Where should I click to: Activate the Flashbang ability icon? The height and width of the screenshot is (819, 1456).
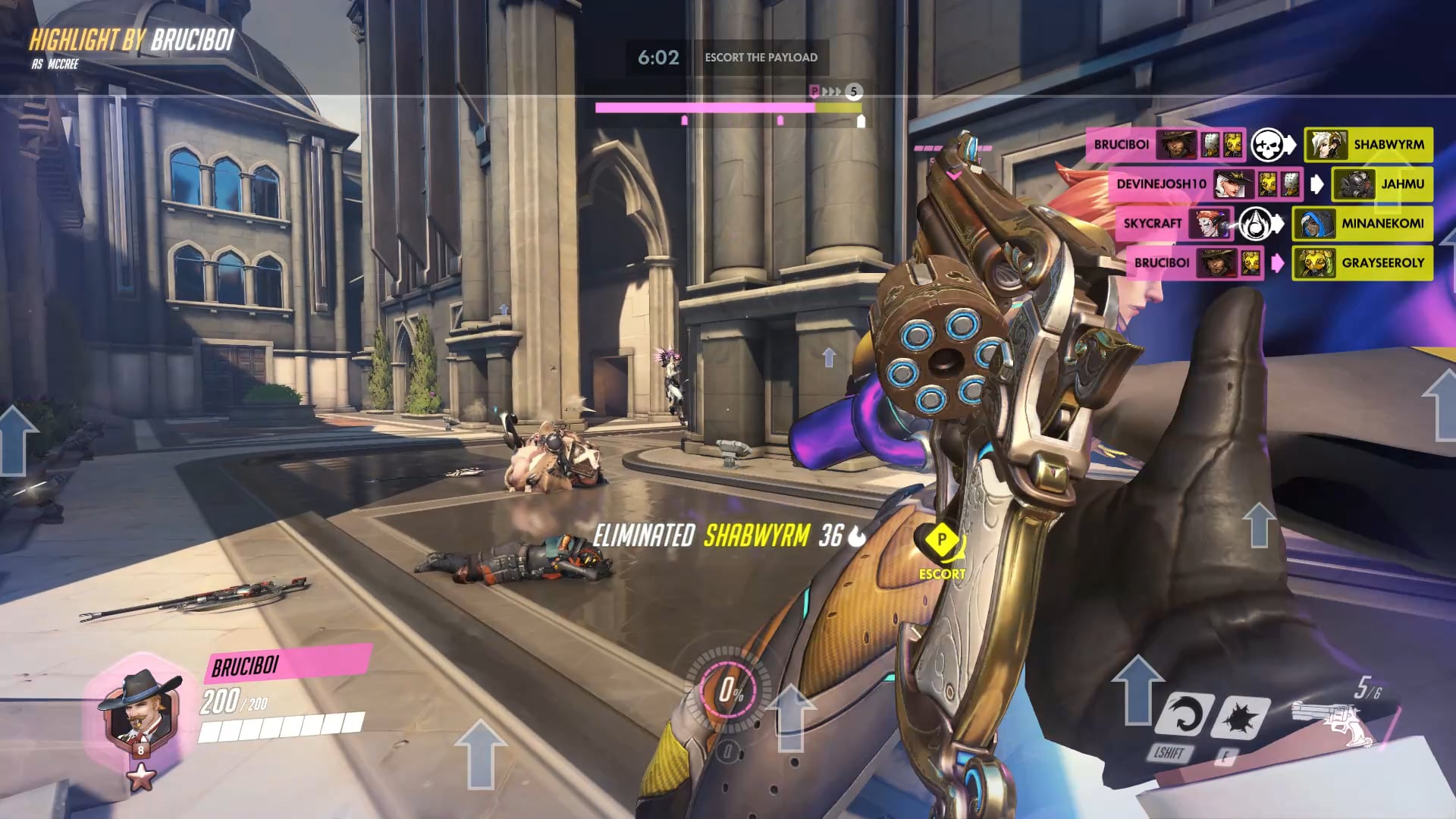(1241, 716)
